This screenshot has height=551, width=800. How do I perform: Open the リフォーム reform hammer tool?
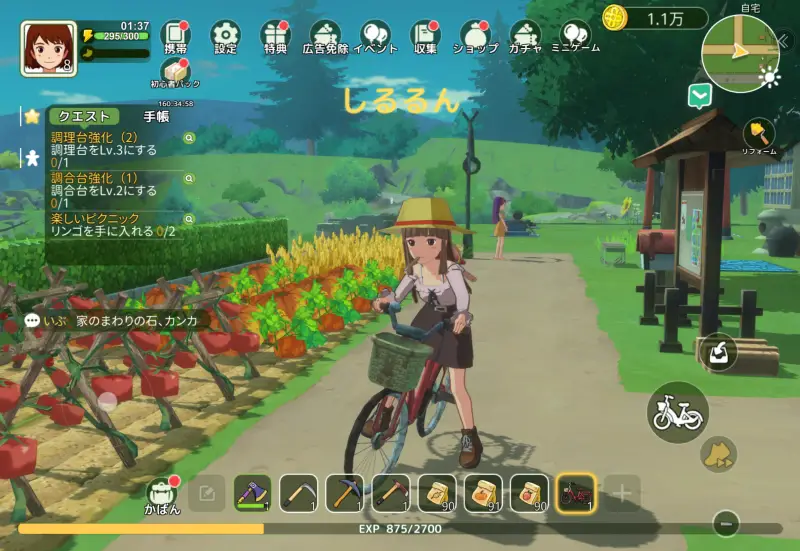[759, 136]
